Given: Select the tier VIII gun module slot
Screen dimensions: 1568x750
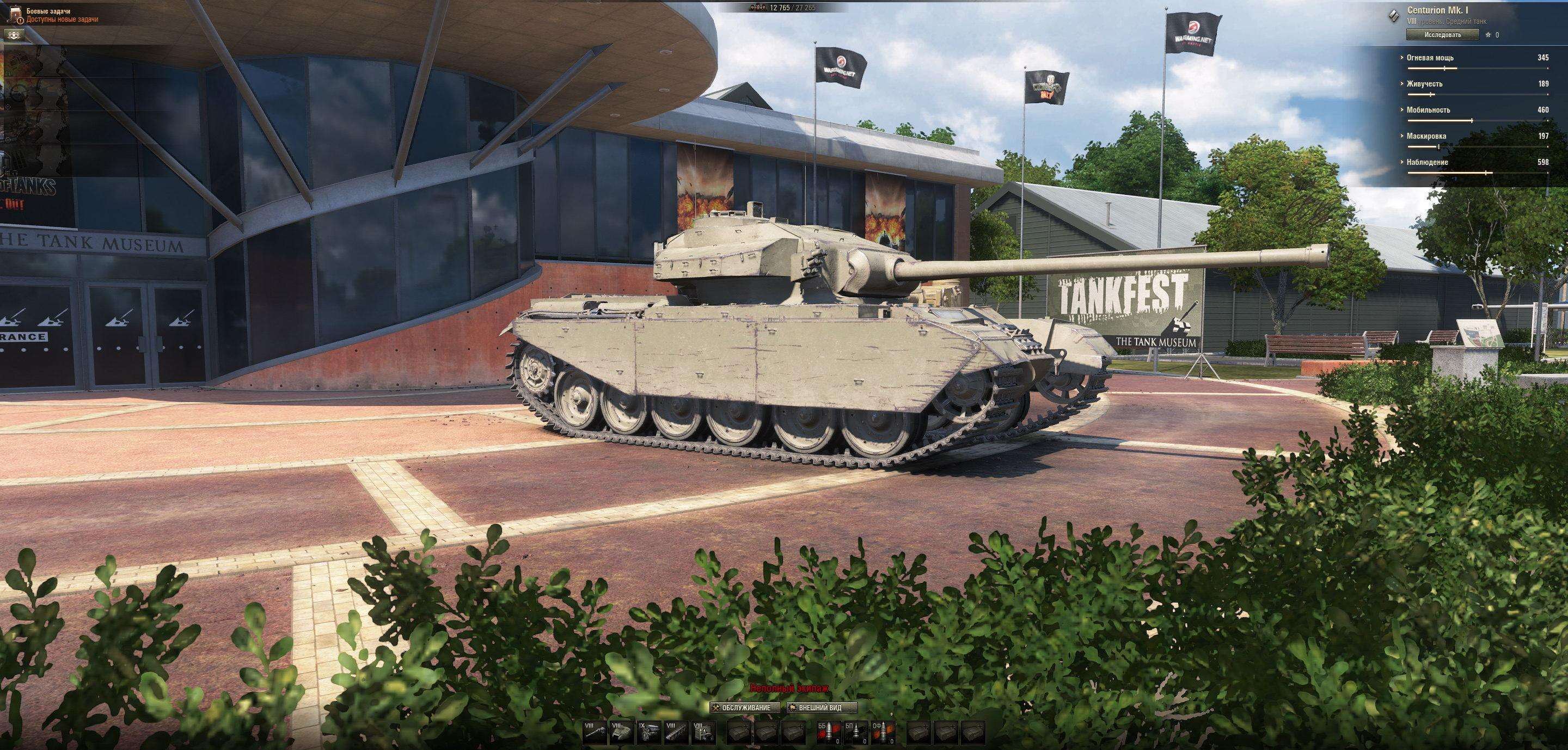Looking at the screenshot, I should [595, 733].
